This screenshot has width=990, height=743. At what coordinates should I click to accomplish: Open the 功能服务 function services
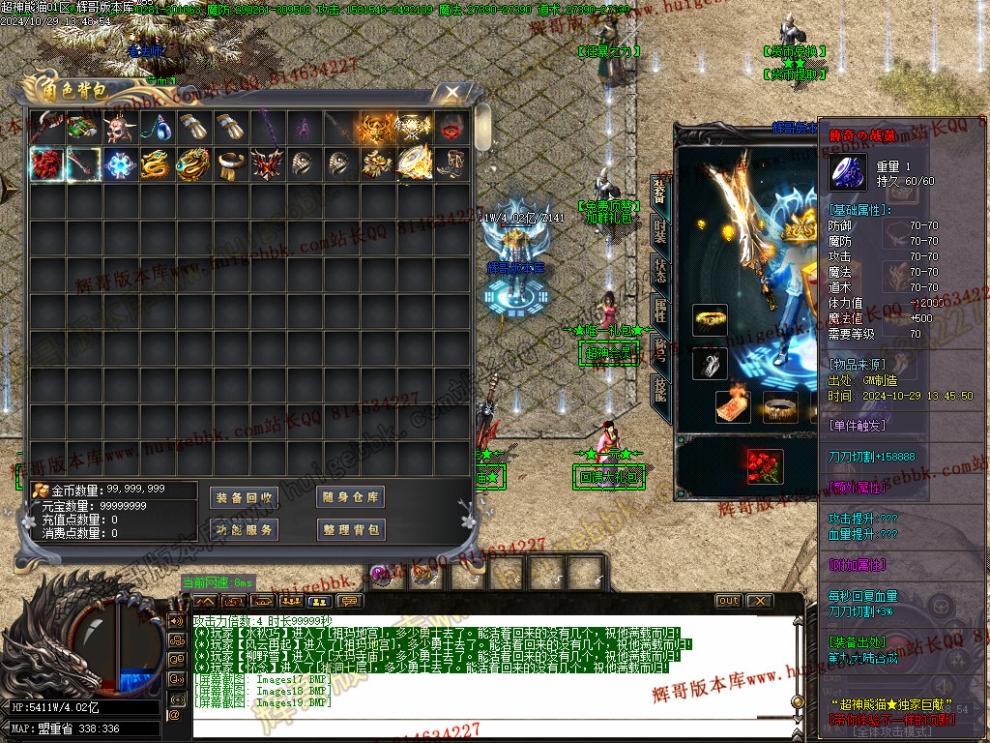tap(244, 529)
